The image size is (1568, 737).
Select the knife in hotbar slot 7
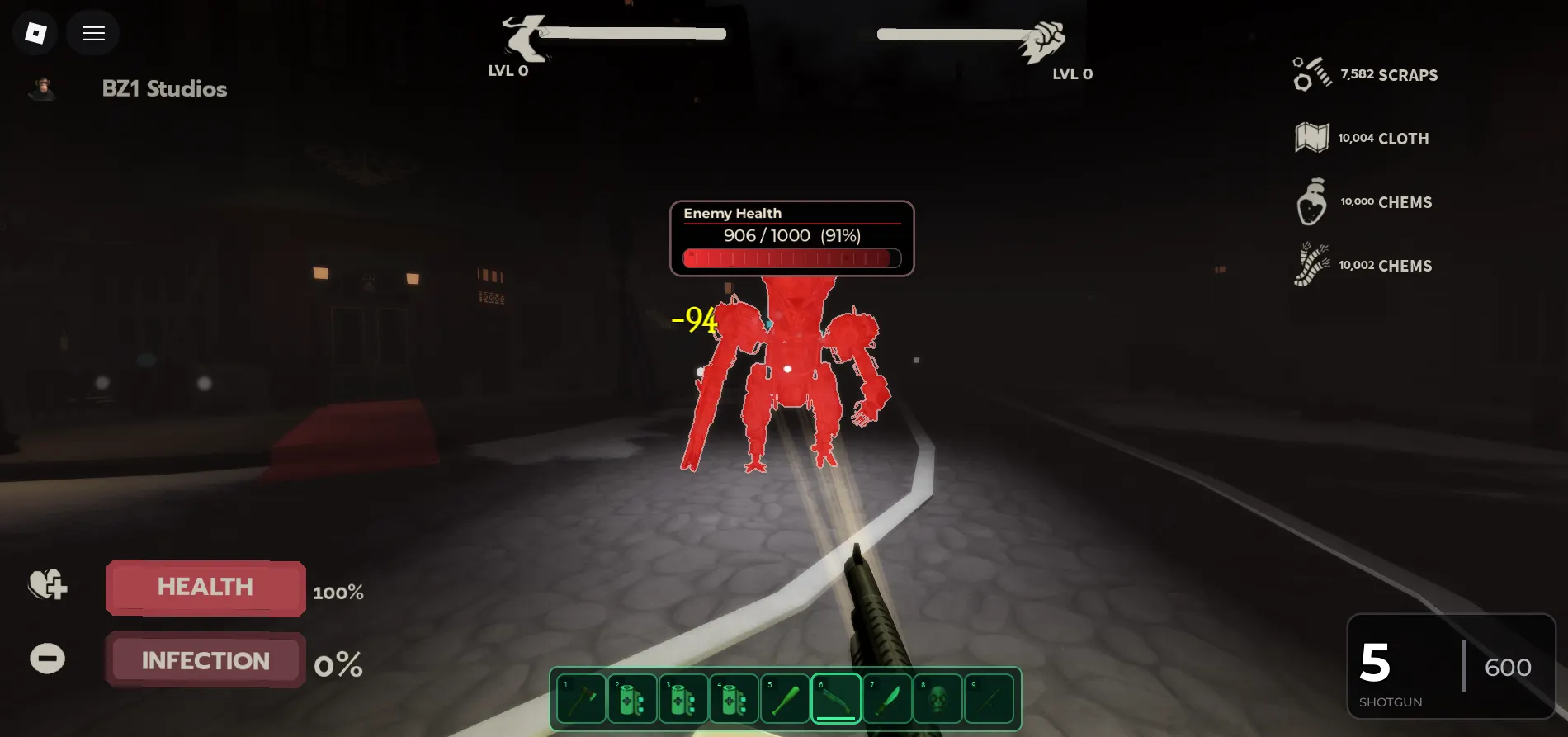click(887, 697)
